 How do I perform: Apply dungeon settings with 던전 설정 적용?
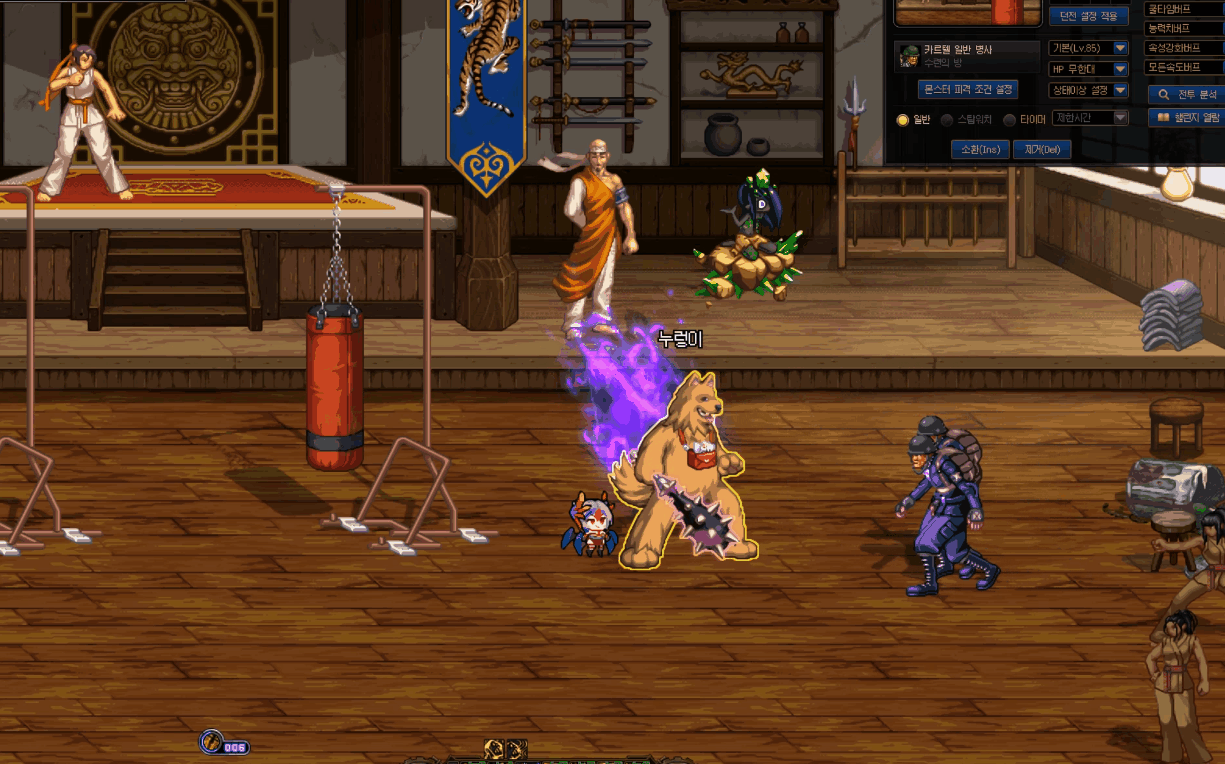coord(1088,16)
